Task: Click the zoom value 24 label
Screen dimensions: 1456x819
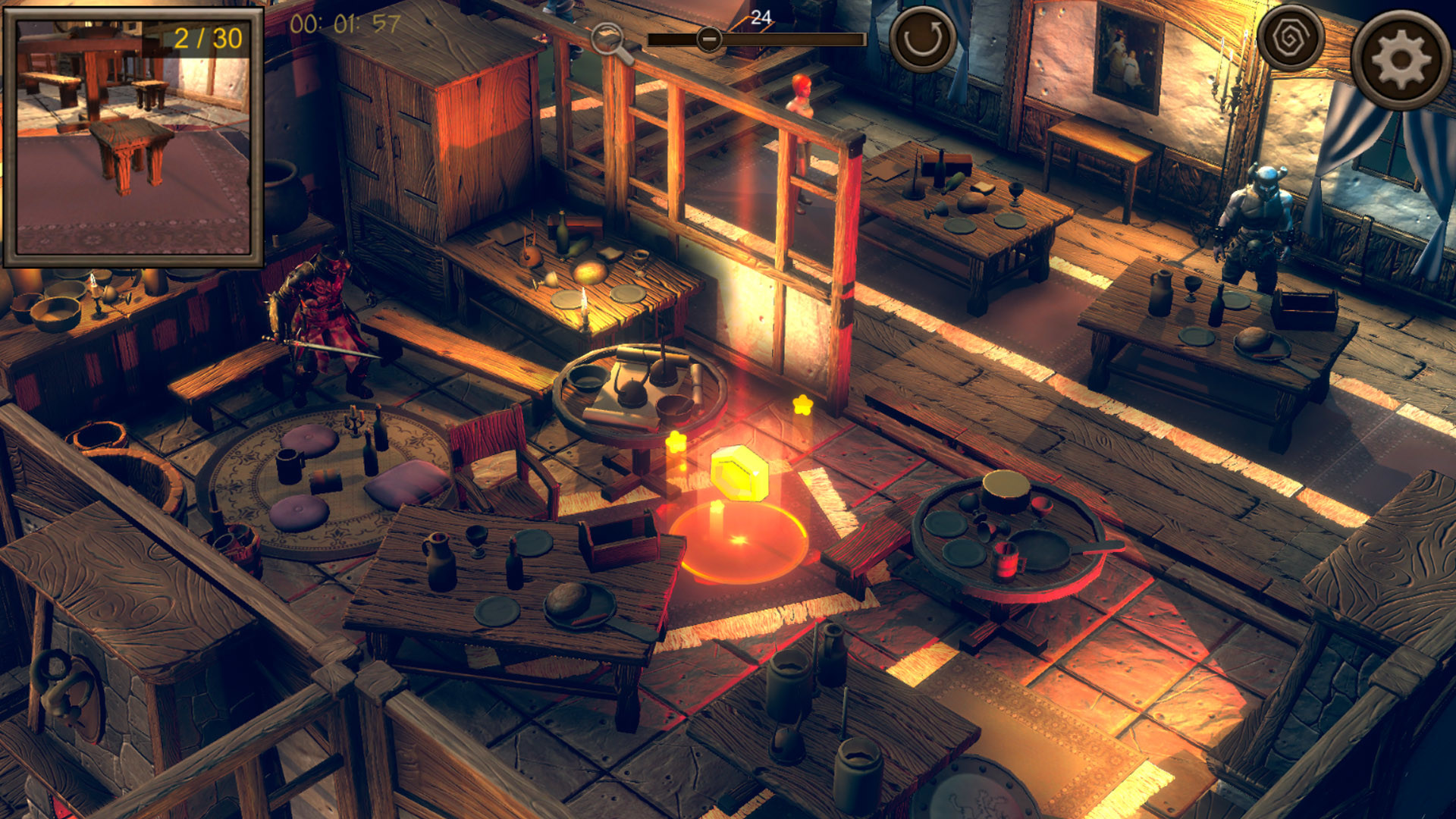Action: [x=761, y=19]
